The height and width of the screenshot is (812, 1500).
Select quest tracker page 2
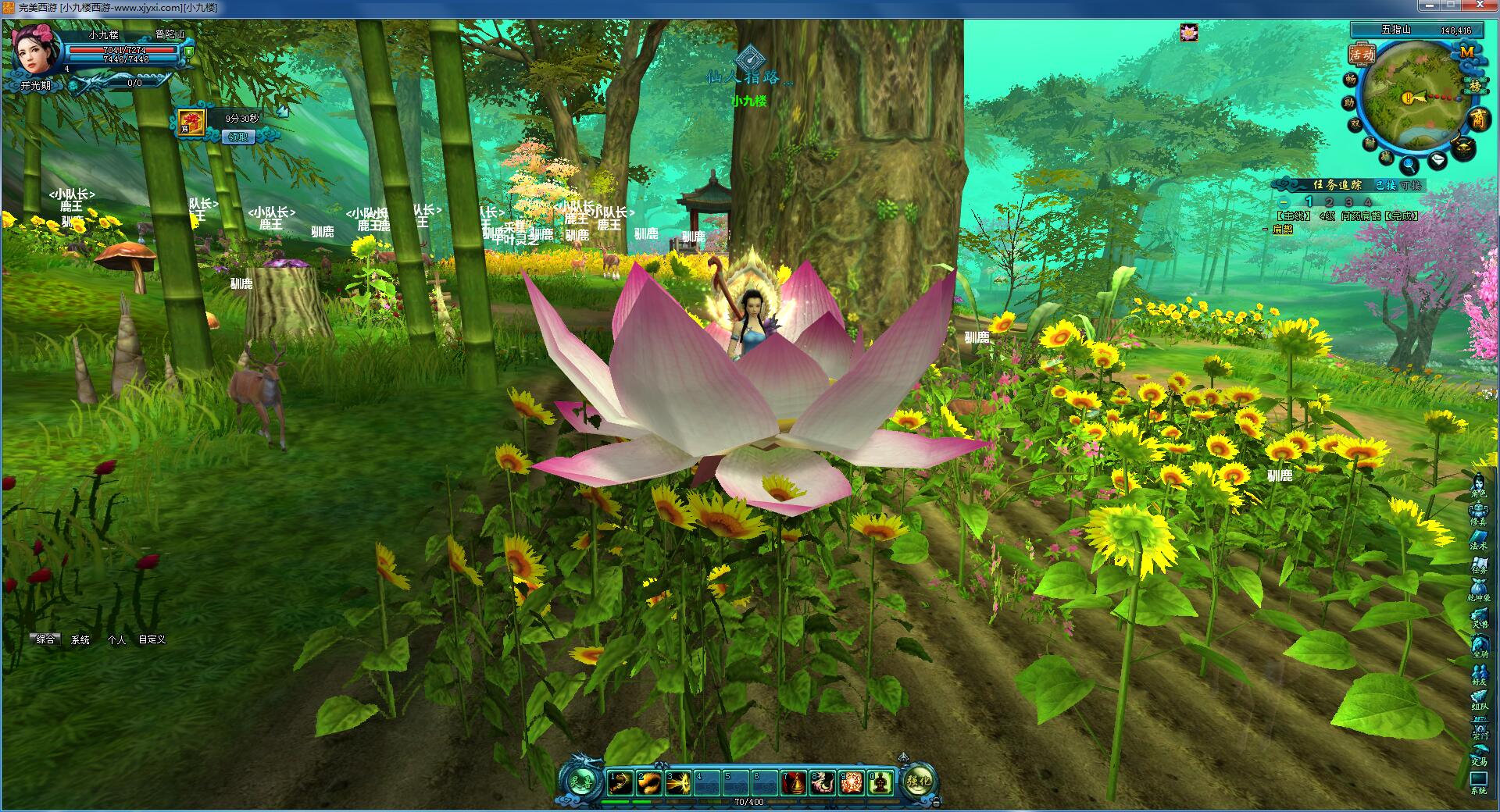click(1329, 202)
